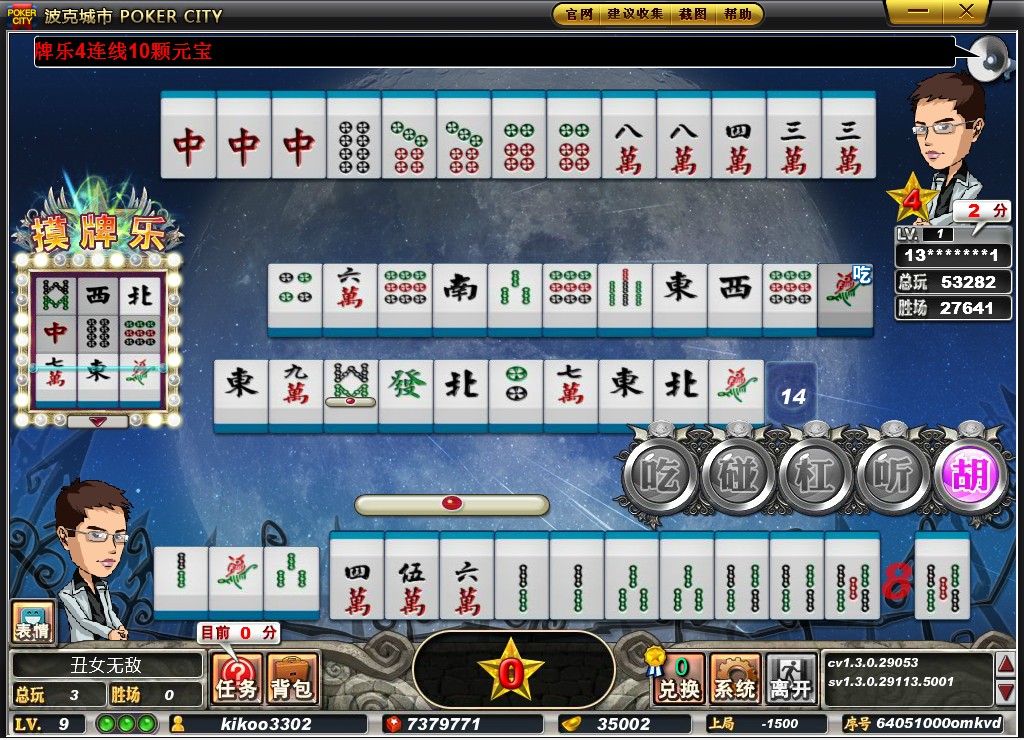Open the 背包 backpack

pos(293,679)
